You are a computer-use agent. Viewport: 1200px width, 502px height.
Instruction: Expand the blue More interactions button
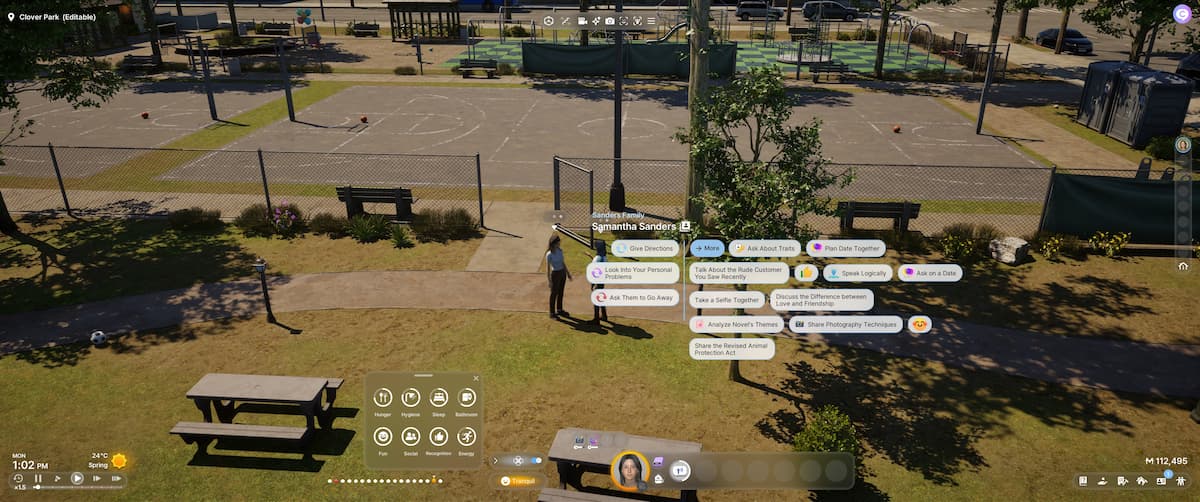tap(707, 248)
